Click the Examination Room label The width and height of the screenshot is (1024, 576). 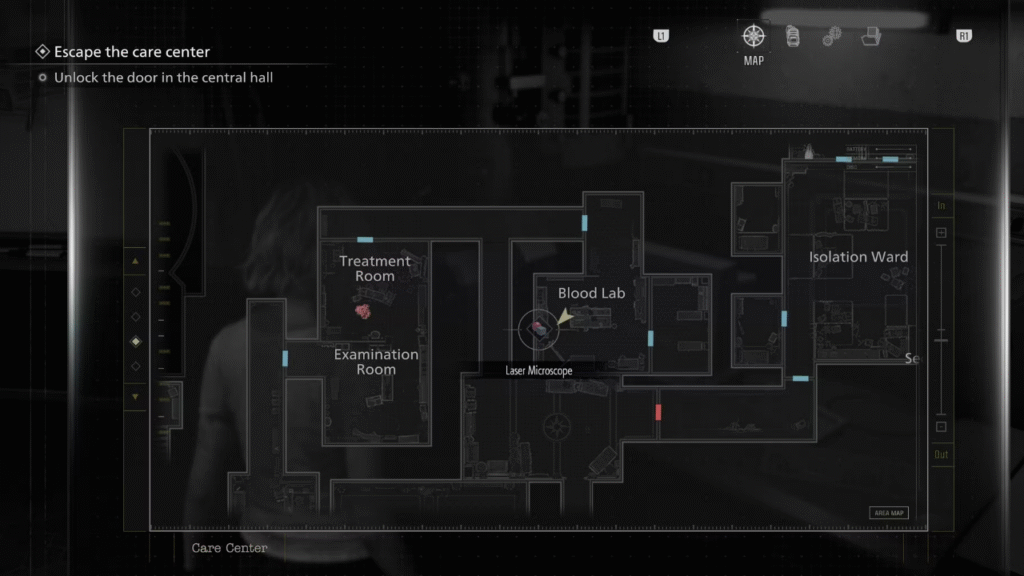pos(376,362)
